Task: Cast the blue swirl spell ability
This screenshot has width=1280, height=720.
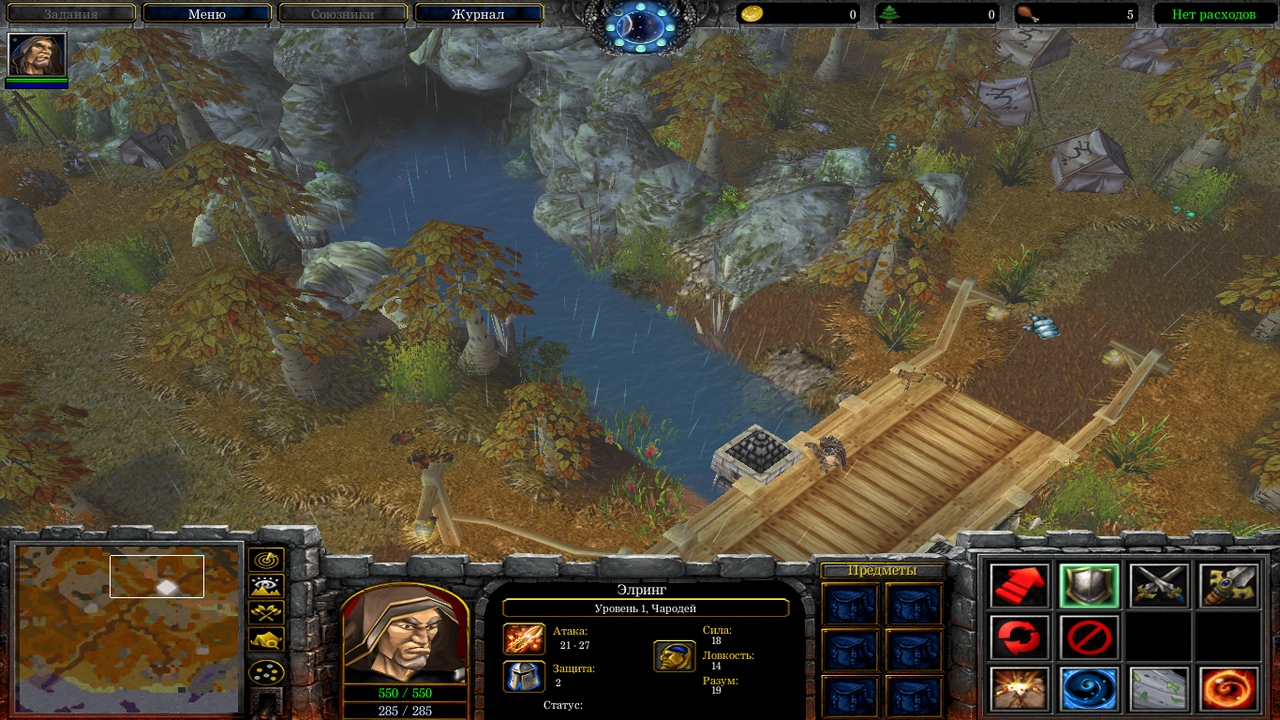Action: pos(1089,689)
